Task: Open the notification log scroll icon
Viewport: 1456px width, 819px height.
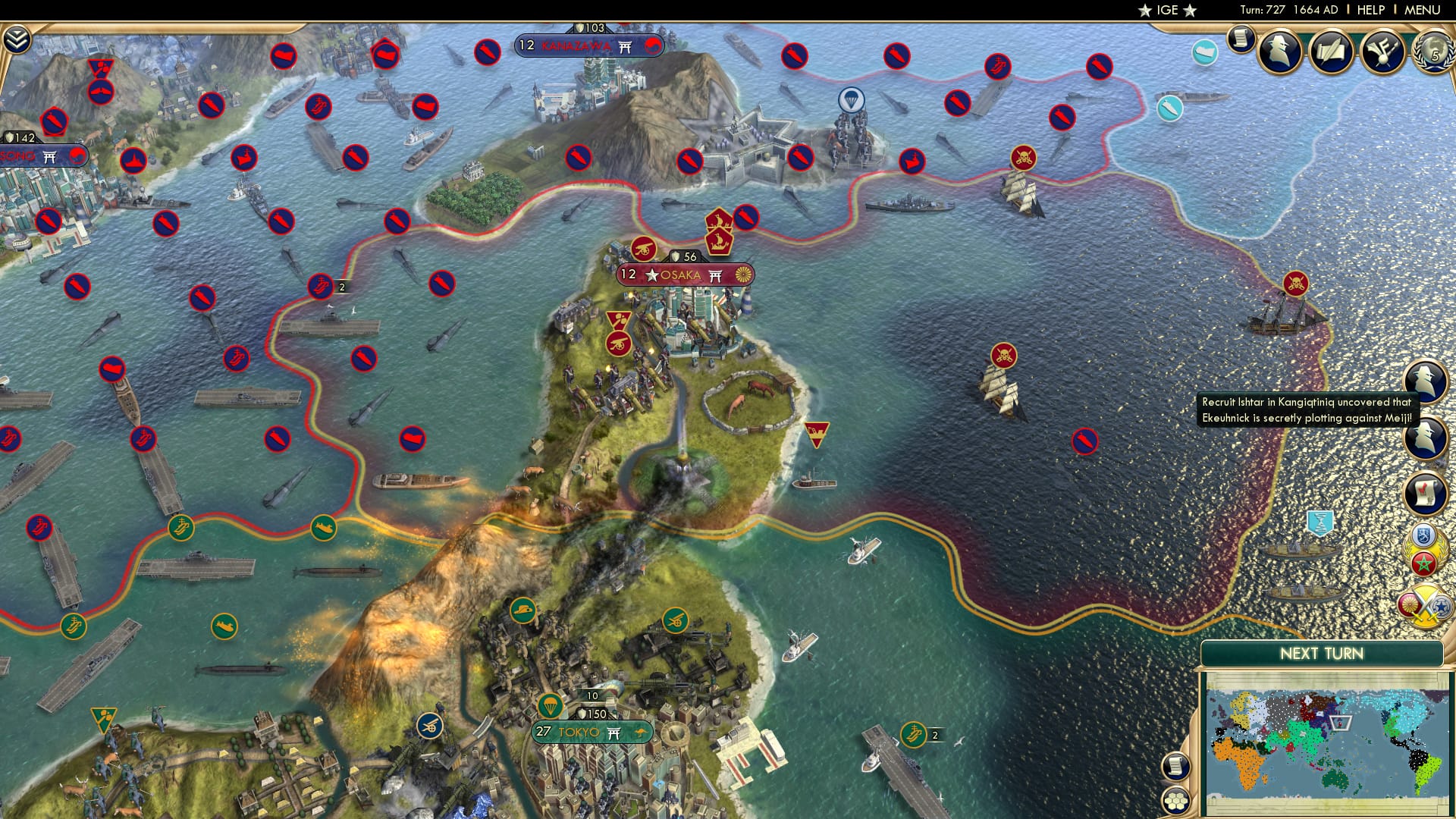Action: tap(1241, 40)
